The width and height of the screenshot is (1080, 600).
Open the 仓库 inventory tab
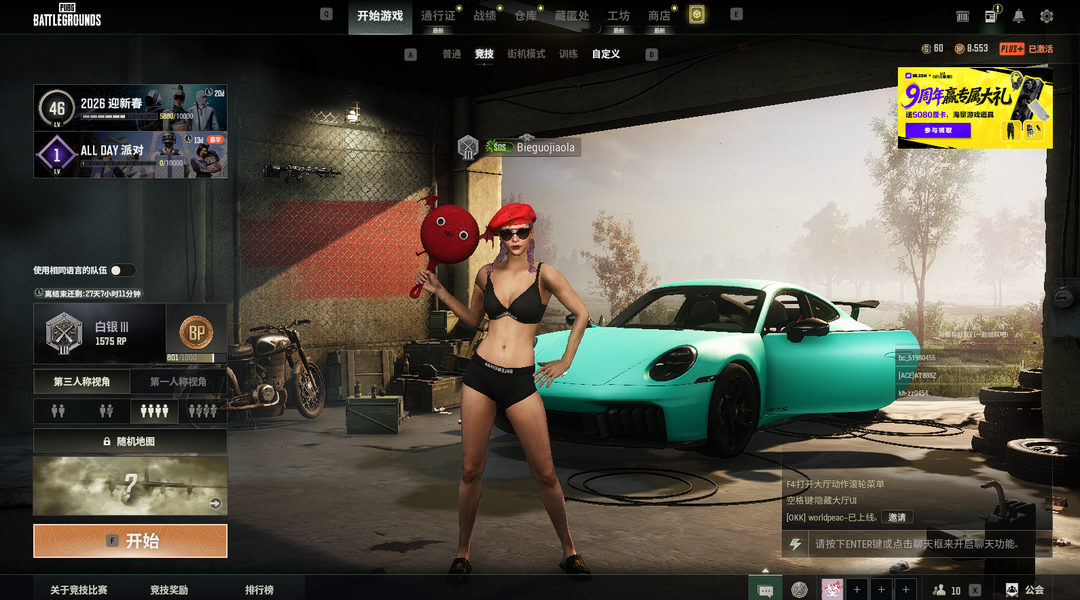point(525,16)
